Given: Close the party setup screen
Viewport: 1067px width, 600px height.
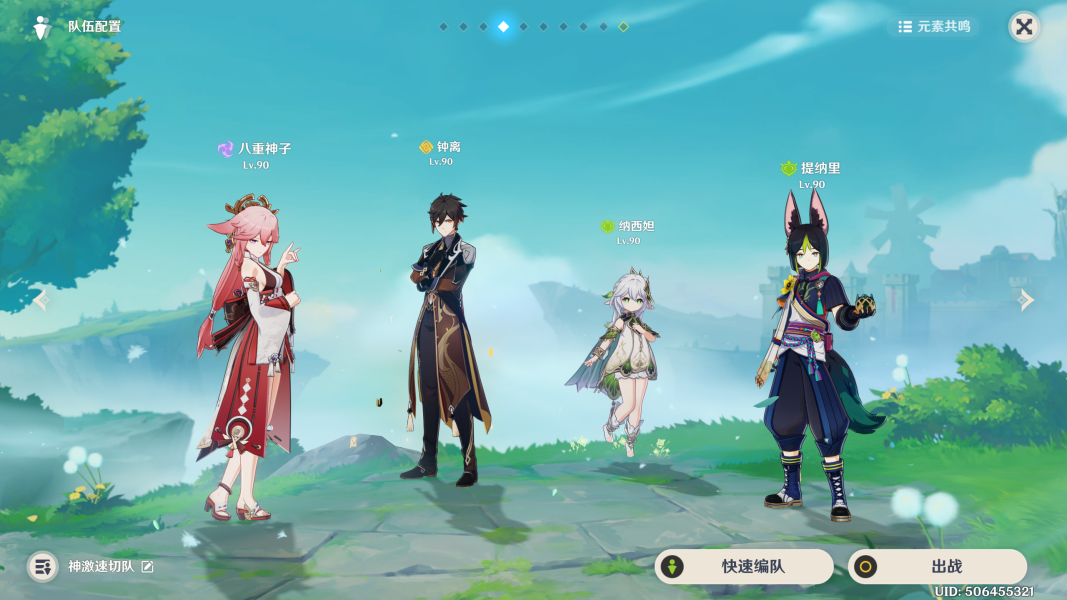Looking at the screenshot, I should pyautogui.click(x=1024, y=27).
